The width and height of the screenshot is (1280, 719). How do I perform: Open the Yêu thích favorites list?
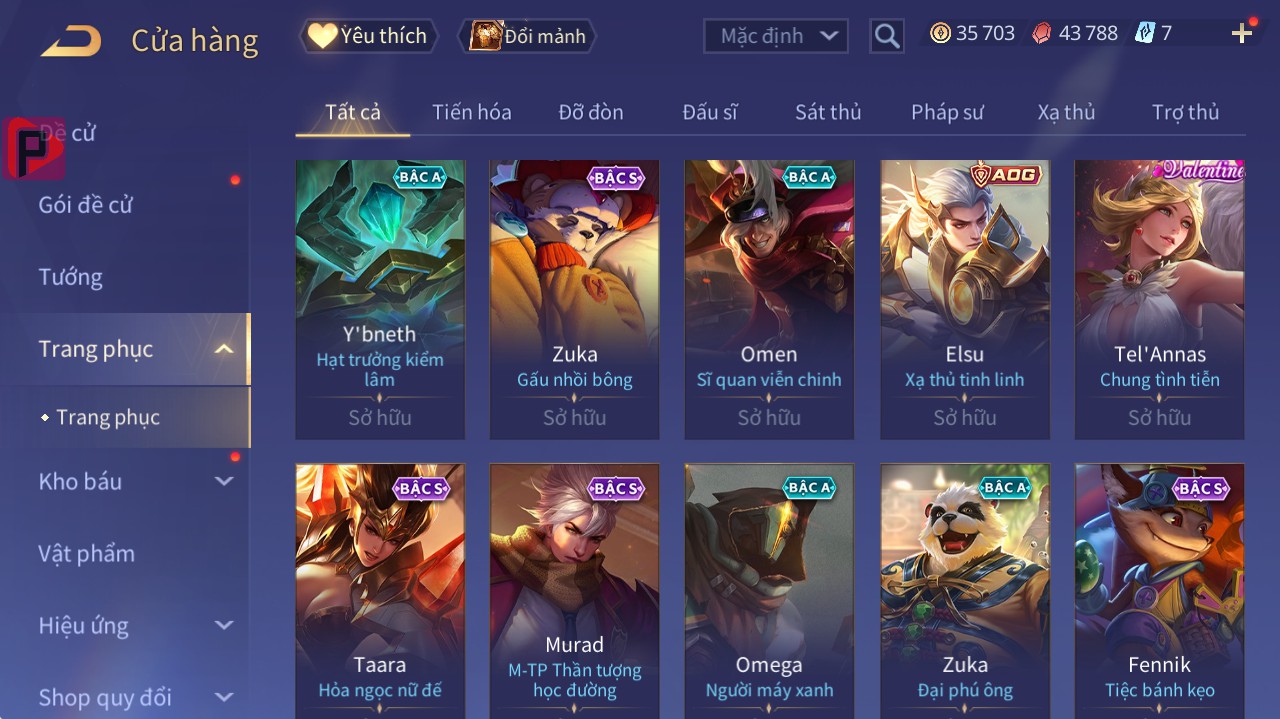pos(368,36)
